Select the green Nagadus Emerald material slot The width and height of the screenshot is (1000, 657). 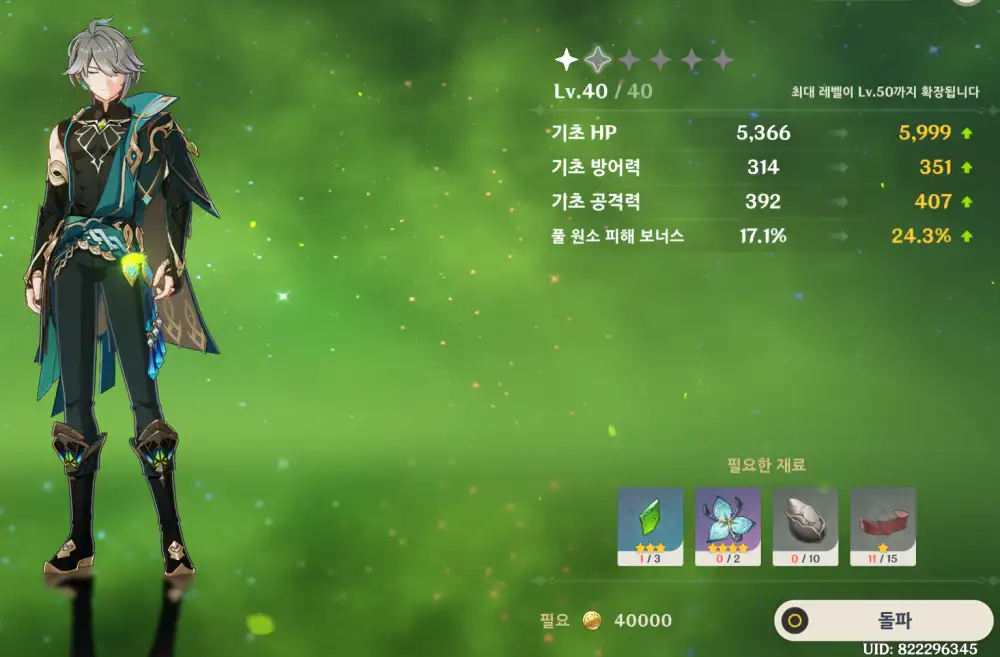click(x=650, y=526)
